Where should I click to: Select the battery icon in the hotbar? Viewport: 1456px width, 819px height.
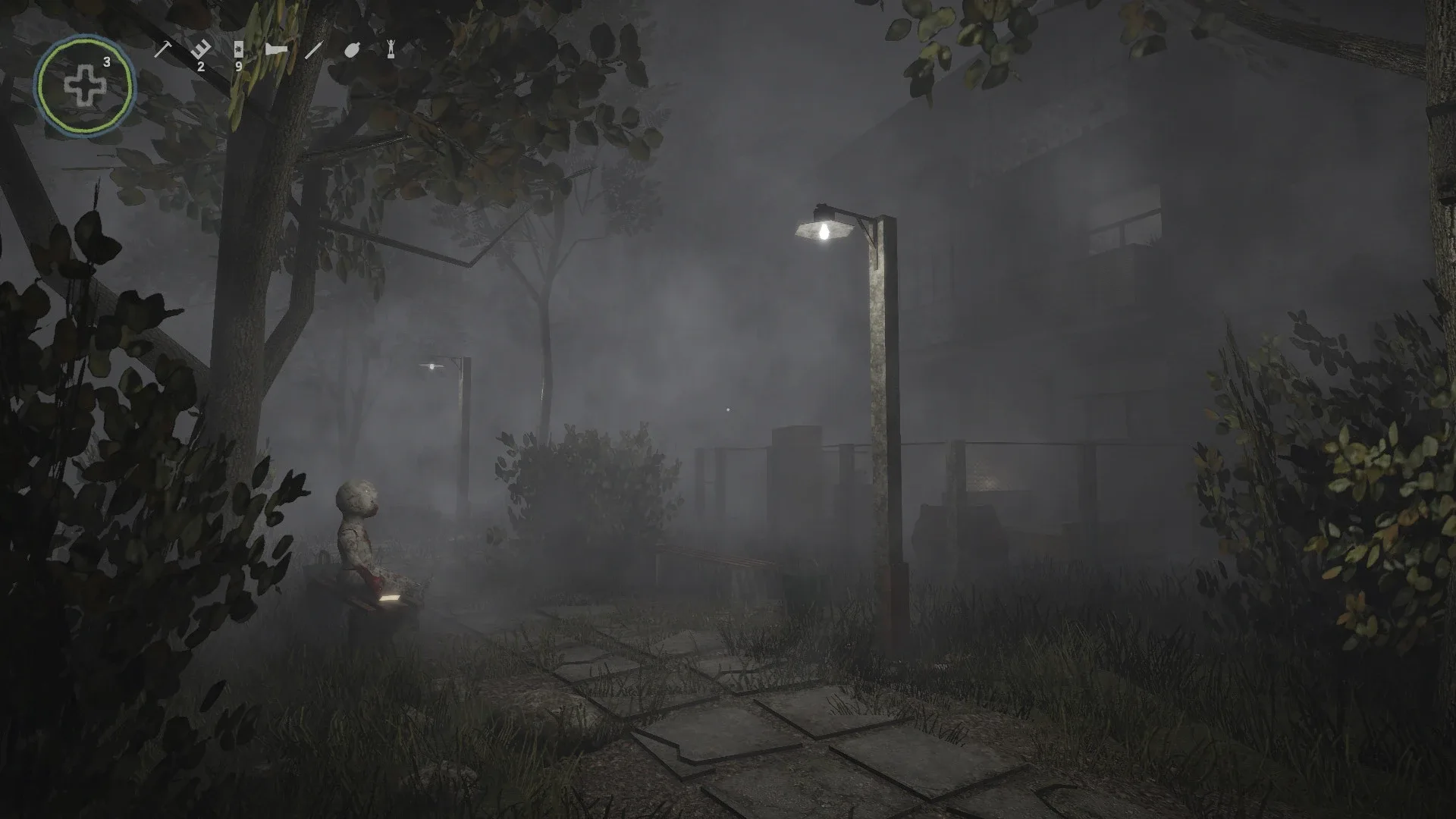239,48
